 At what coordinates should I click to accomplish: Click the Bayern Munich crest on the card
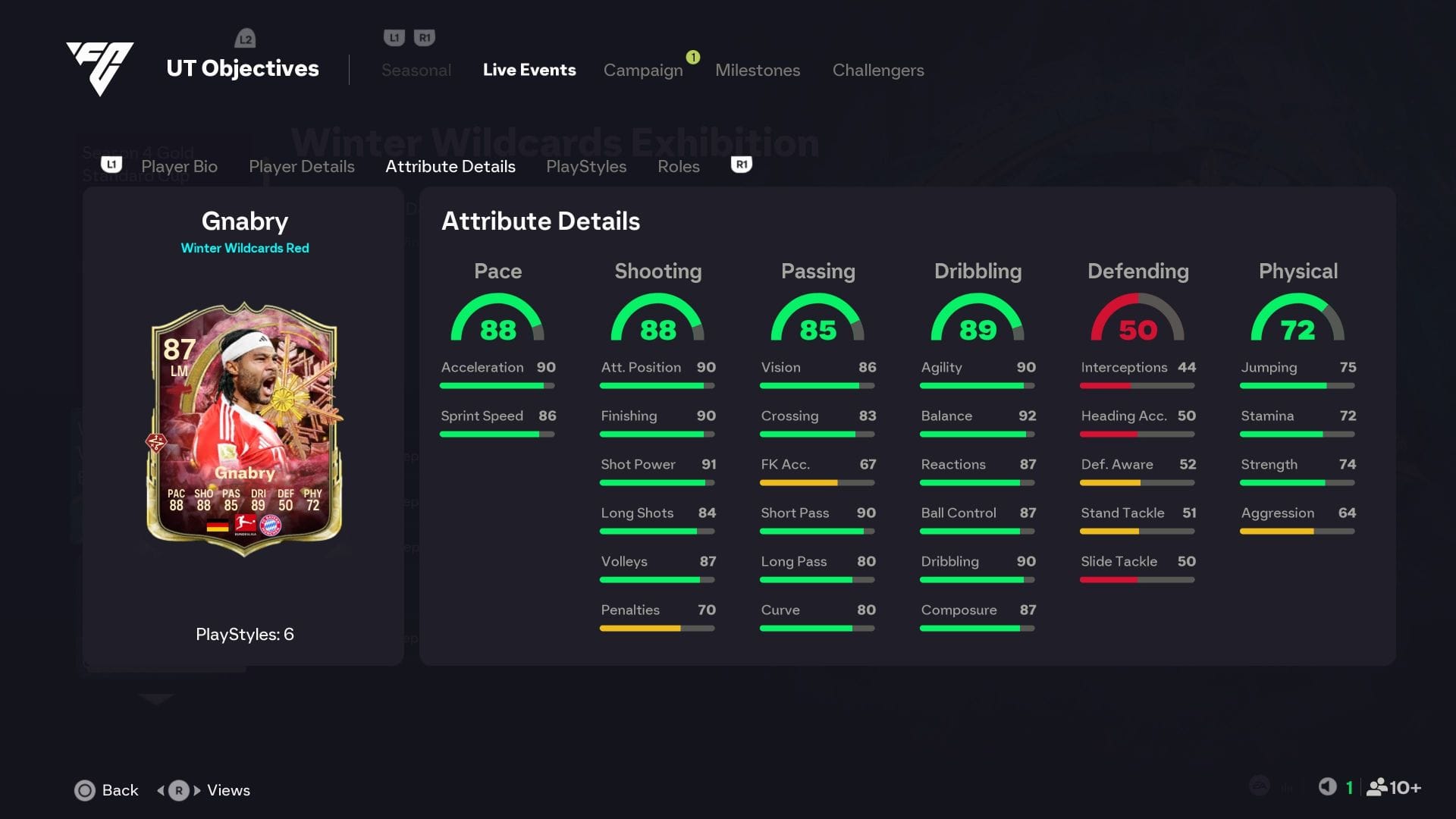pos(270,525)
